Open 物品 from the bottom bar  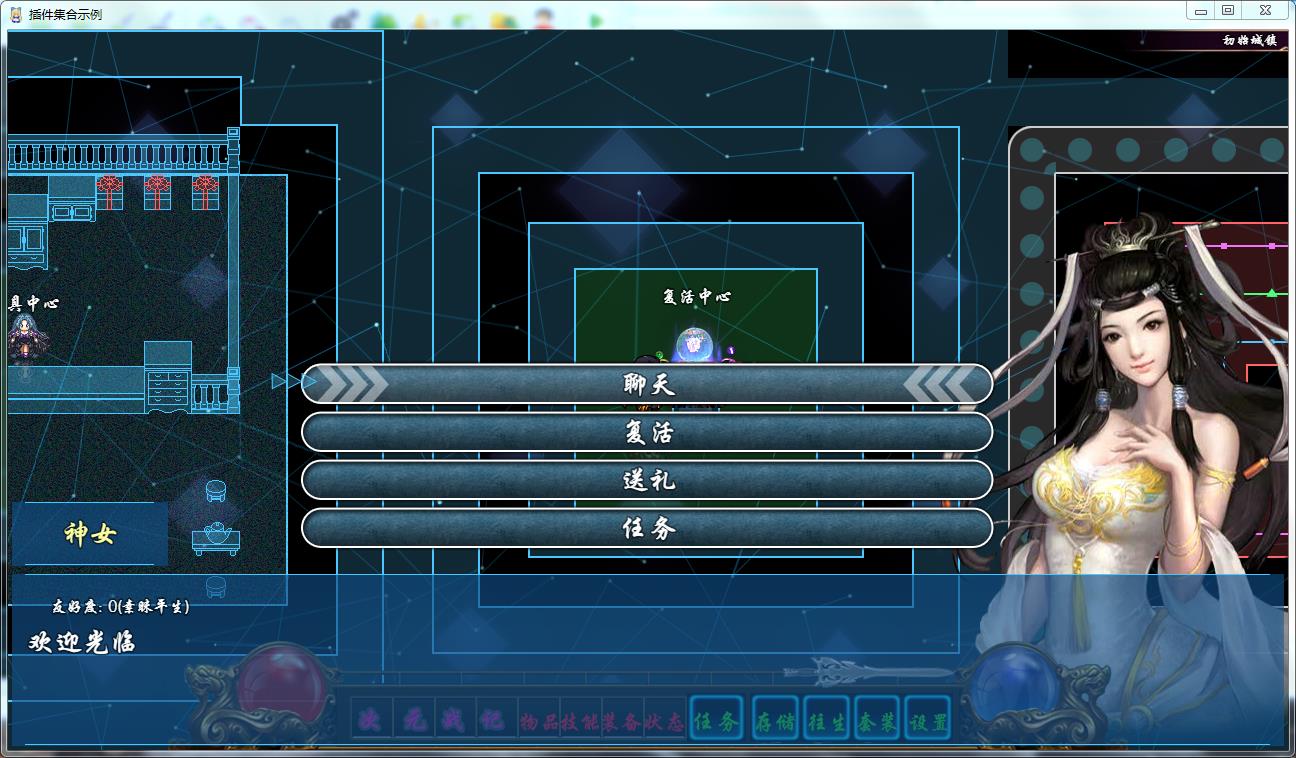click(x=540, y=722)
